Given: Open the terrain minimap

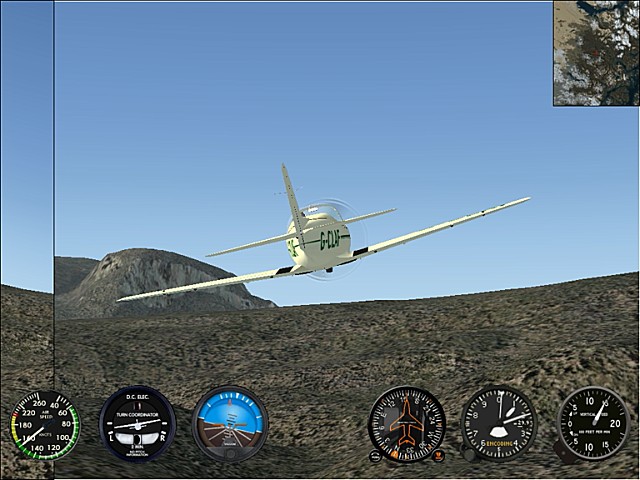Looking at the screenshot, I should pos(595,53).
